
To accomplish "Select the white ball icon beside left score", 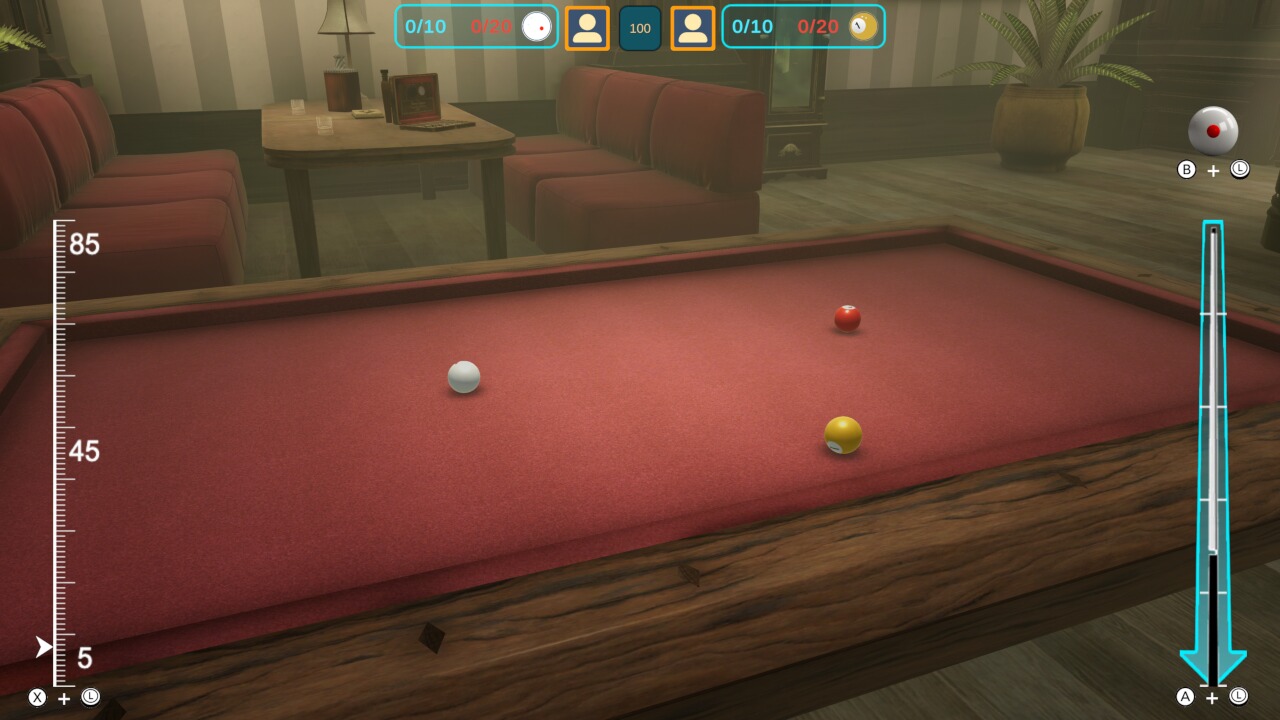I will tap(536, 27).
